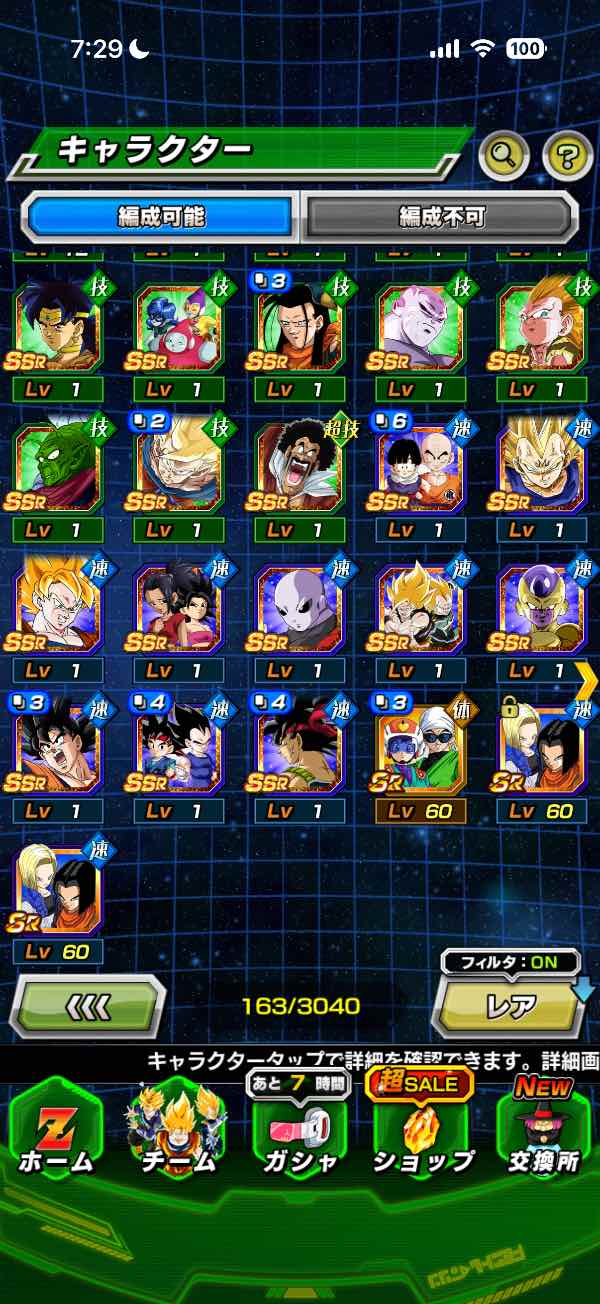
Task: Open the magnifying glass search button
Action: point(504,154)
